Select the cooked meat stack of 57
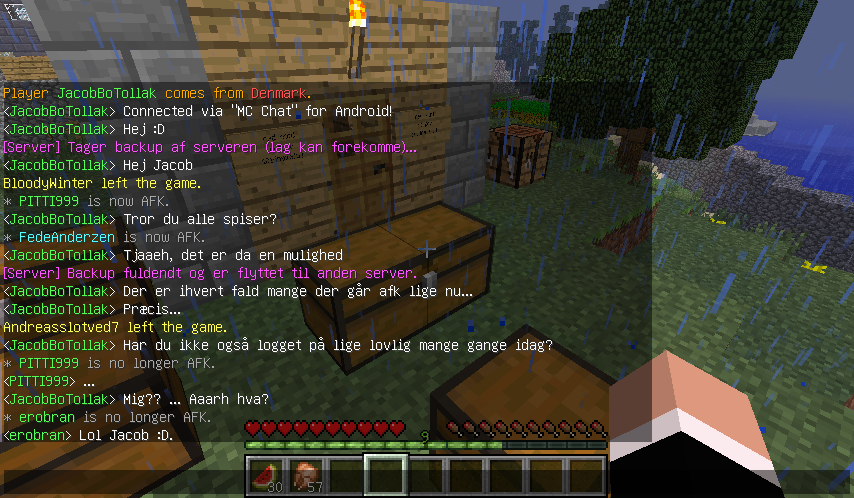854x498 pixels. coord(305,475)
